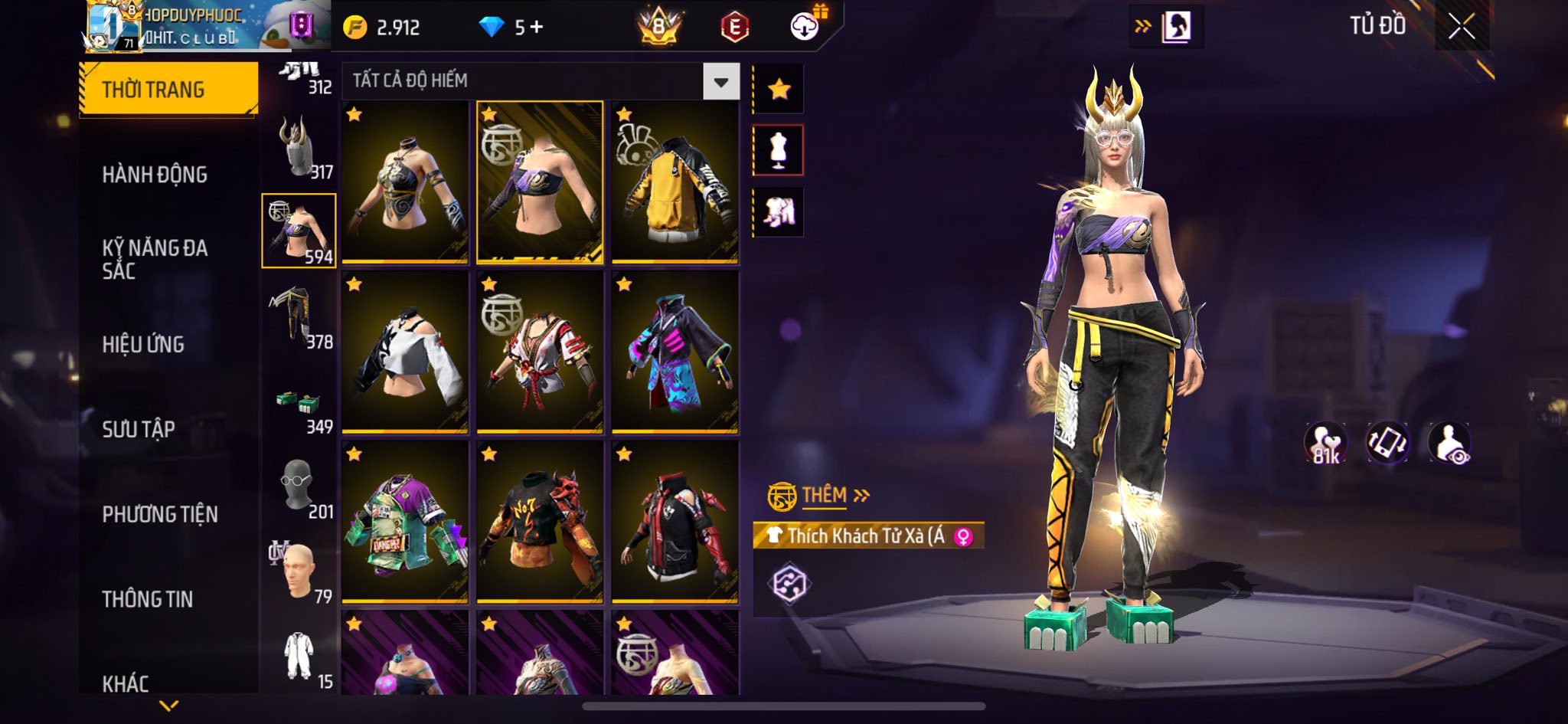
Task: Open the Thông Tin tab
Action: [x=148, y=599]
